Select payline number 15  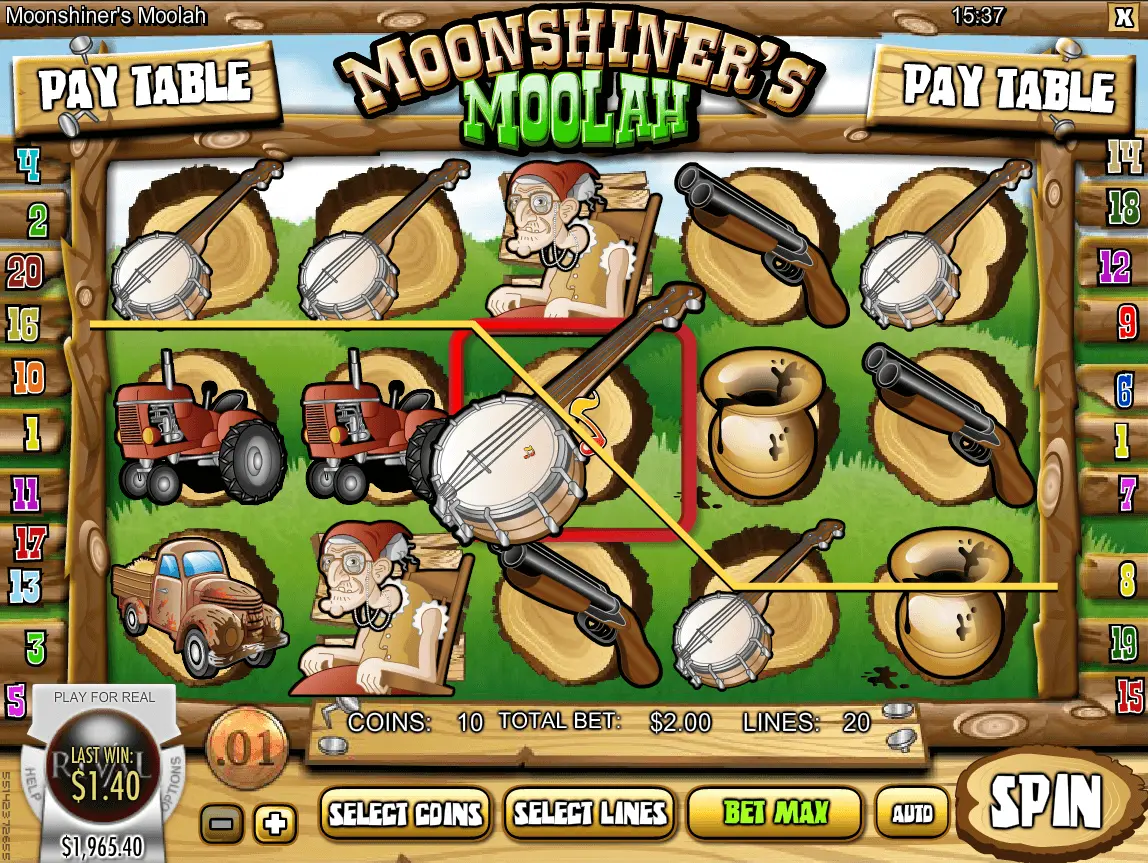tap(1128, 692)
